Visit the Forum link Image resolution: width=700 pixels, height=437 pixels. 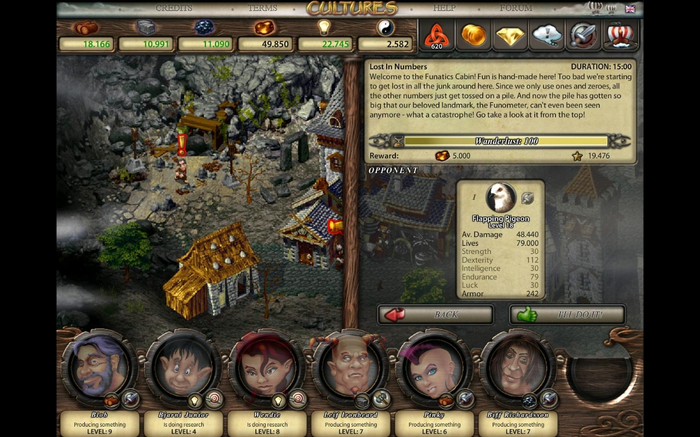tap(516, 8)
